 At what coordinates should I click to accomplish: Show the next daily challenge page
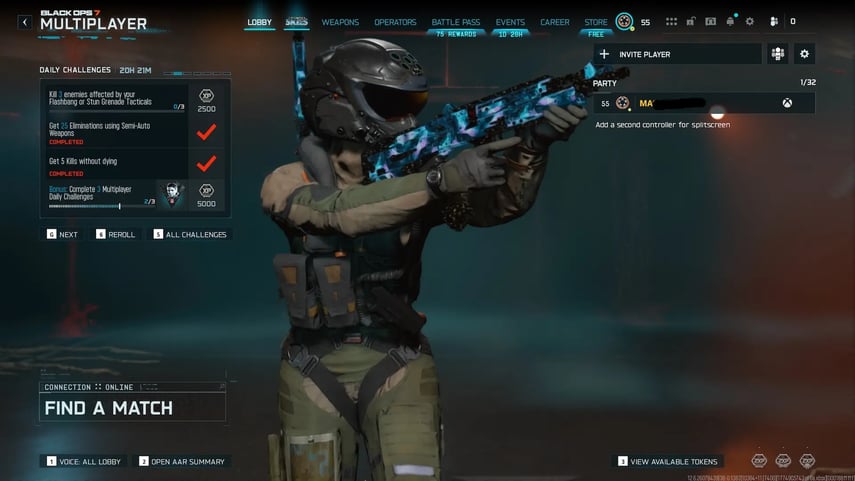[x=62, y=234]
